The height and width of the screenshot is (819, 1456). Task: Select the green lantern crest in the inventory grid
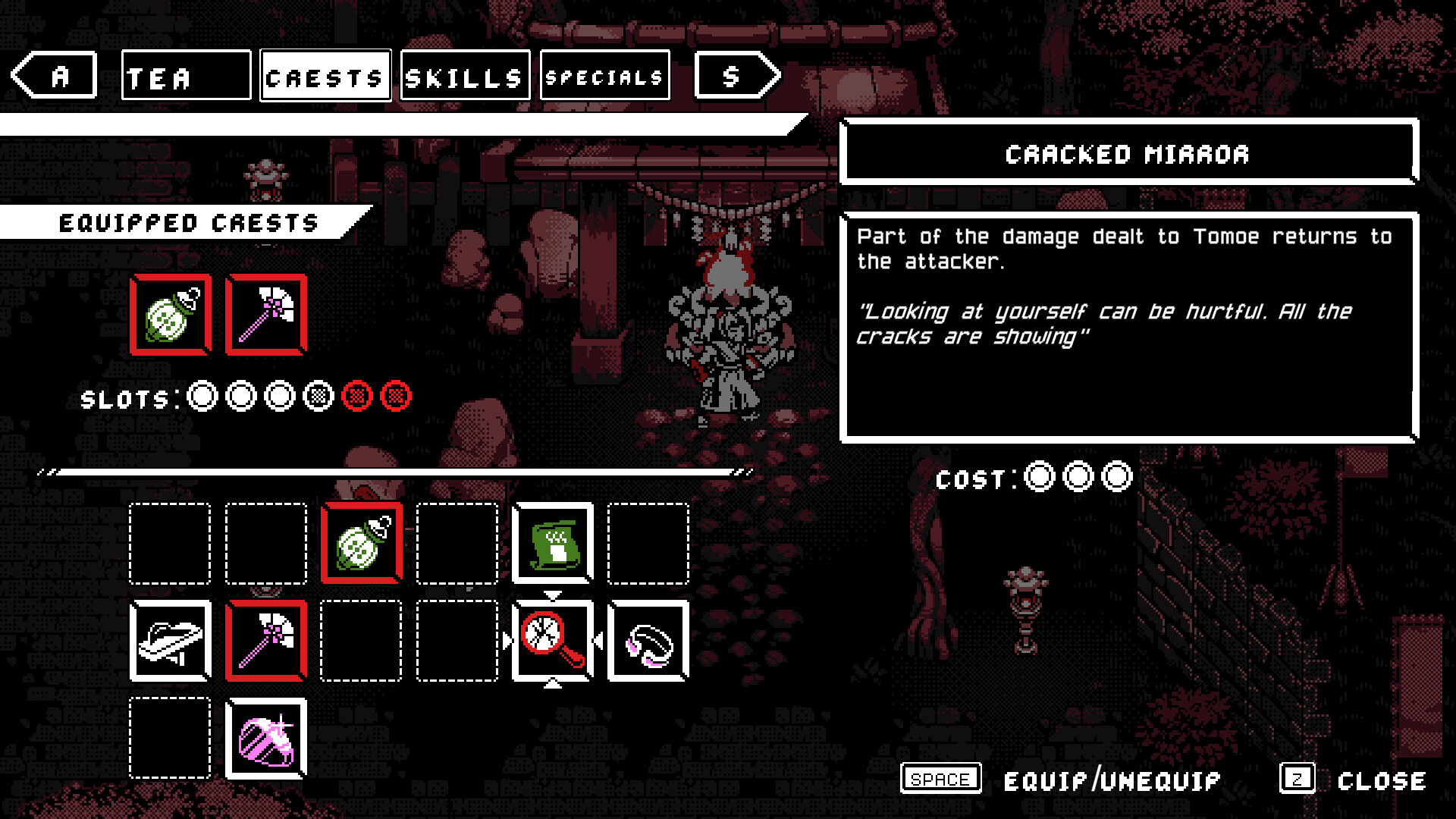coord(361,544)
